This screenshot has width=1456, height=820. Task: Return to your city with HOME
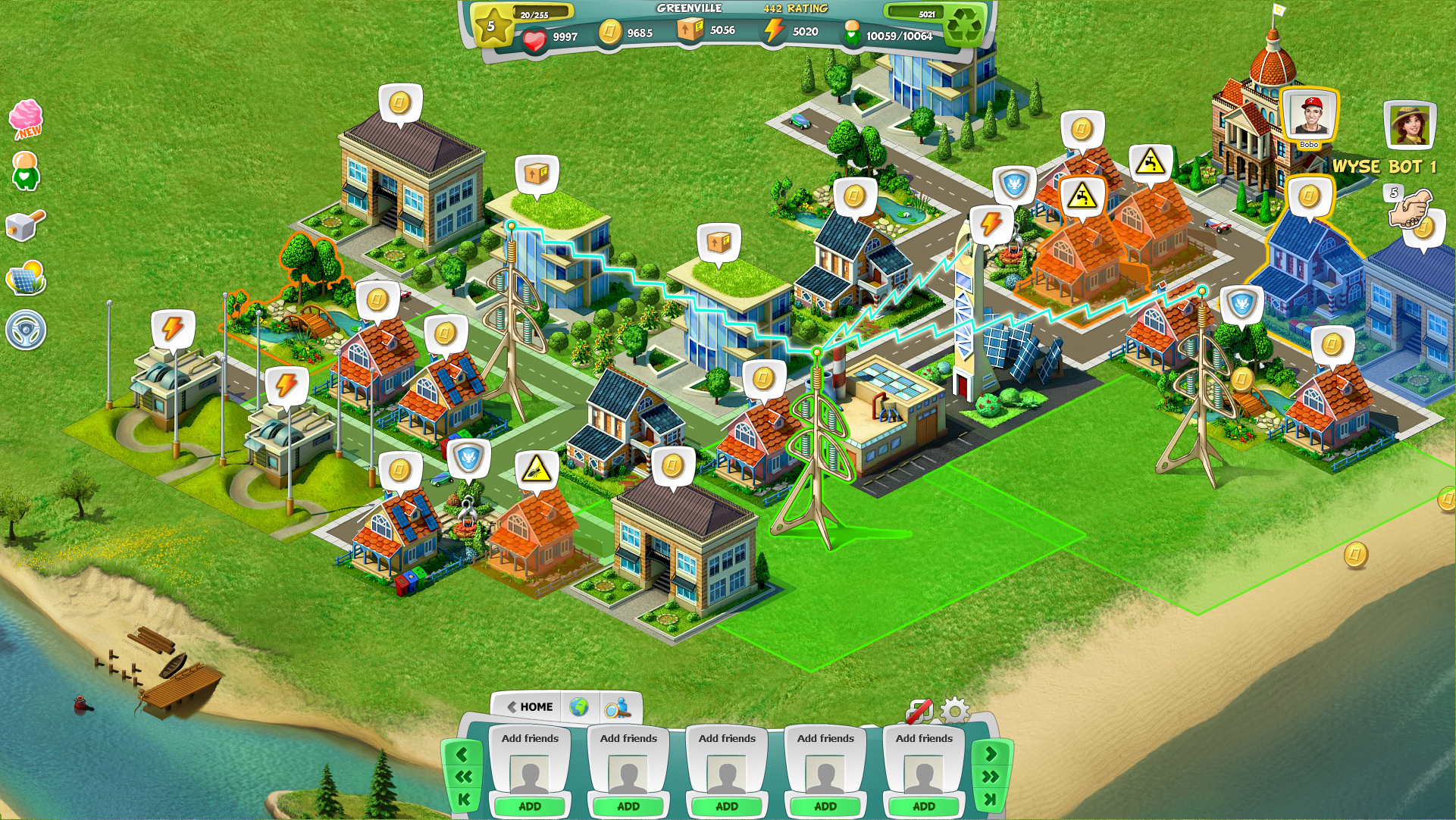pyautogui.click(x=529, y=706)
